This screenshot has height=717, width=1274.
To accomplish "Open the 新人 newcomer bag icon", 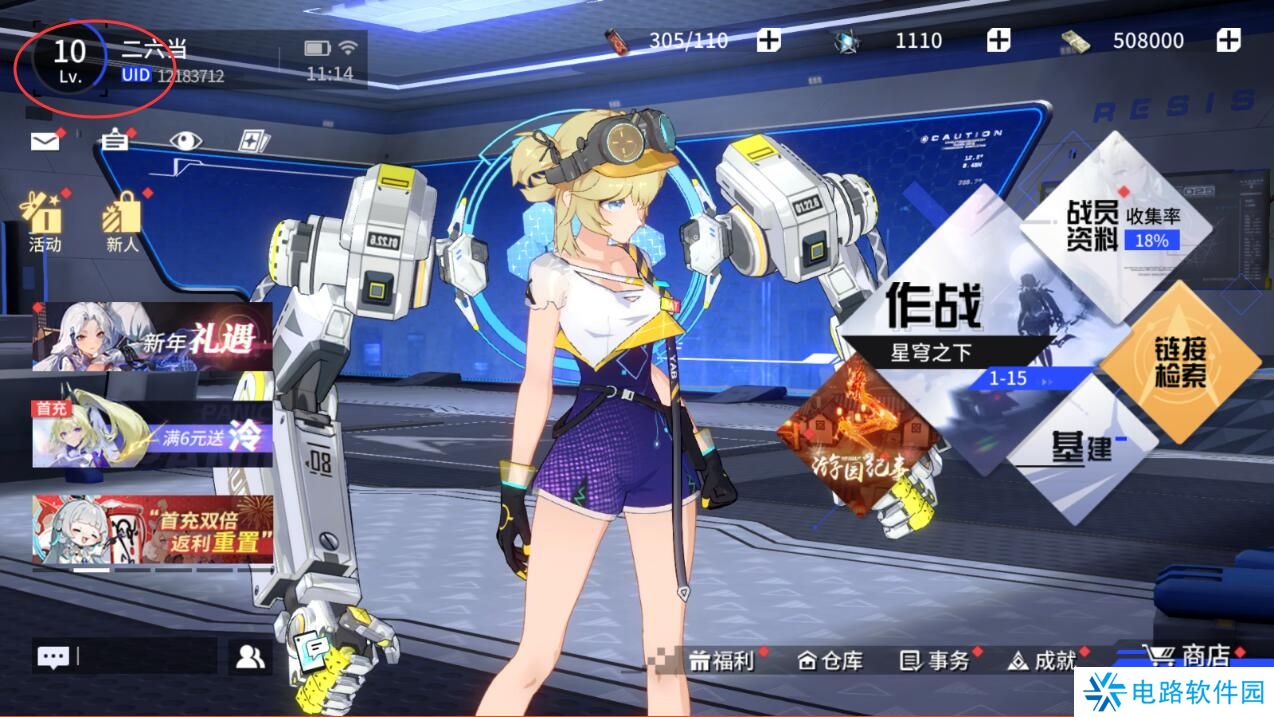I will point(123,220).
